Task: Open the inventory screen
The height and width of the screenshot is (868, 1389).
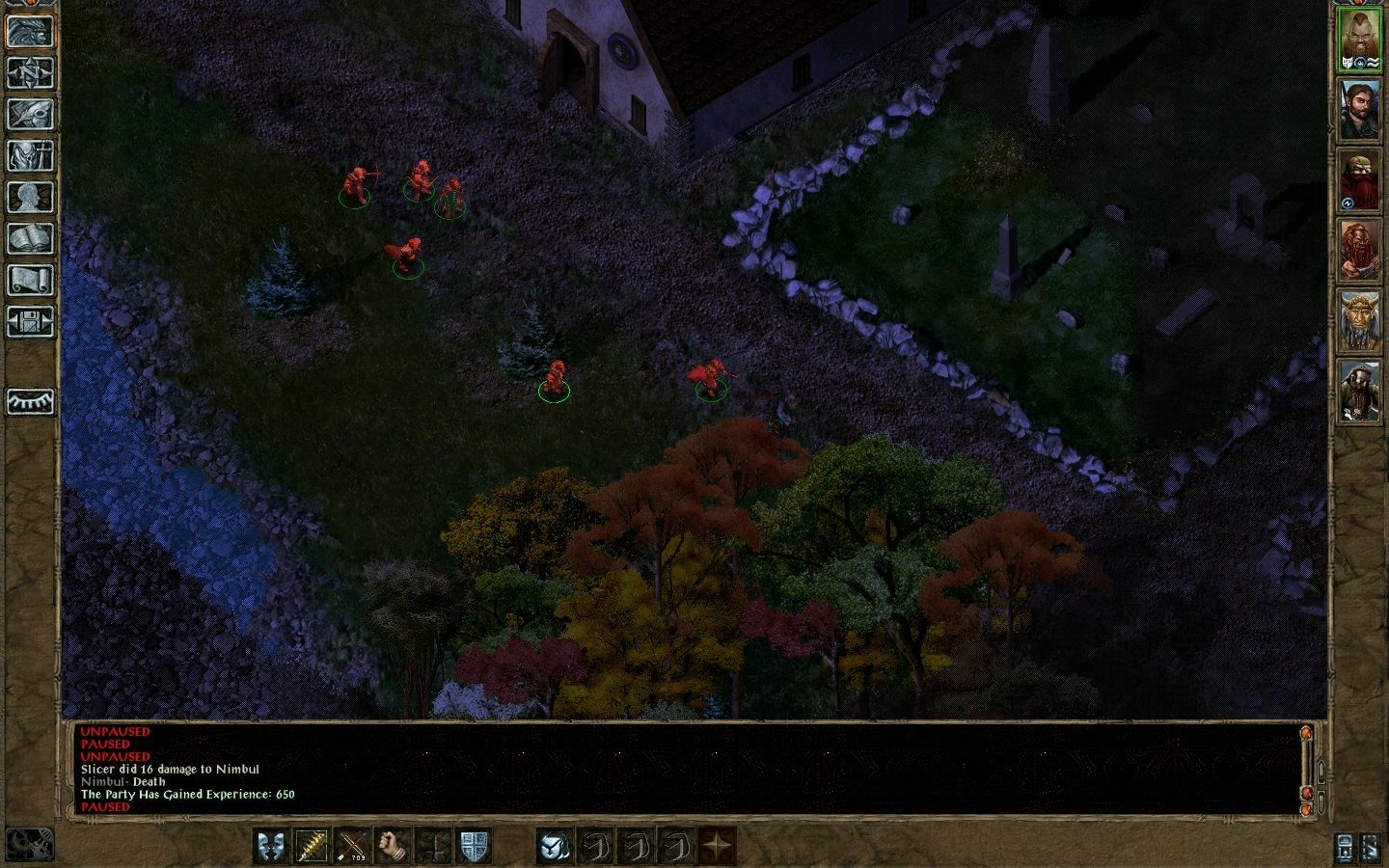Action: (30, 155)
